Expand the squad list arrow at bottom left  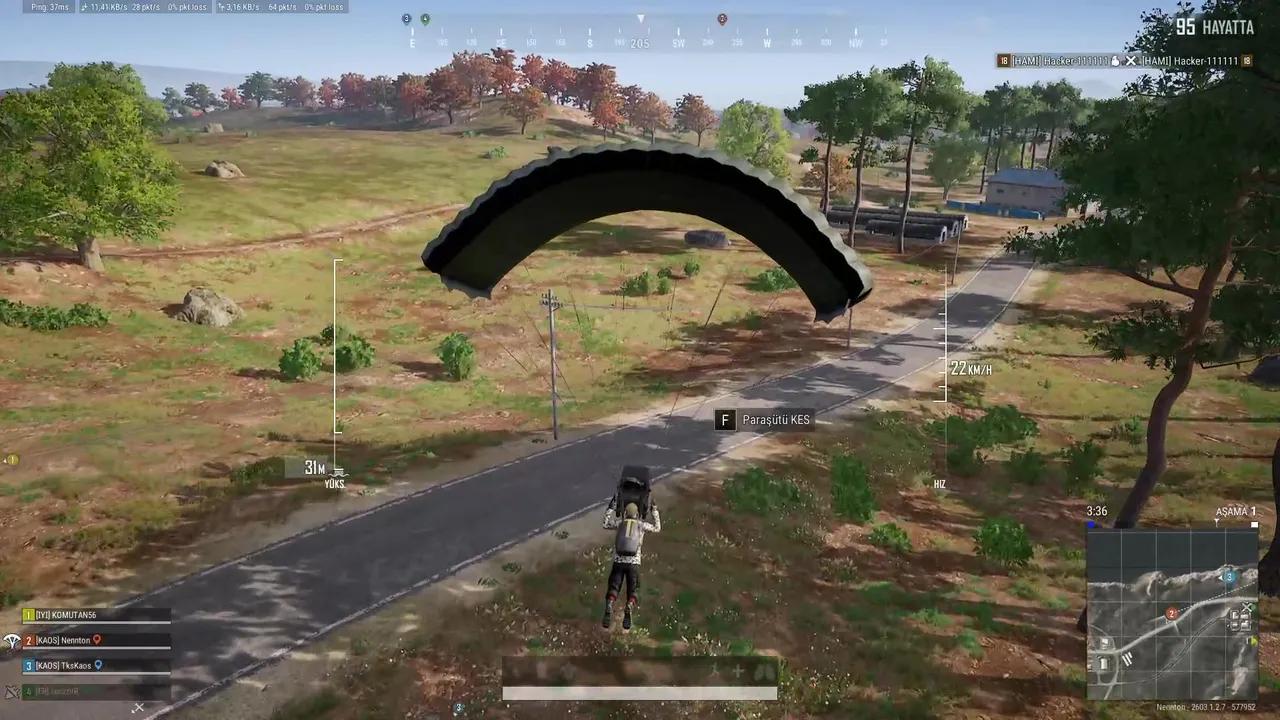click(x=138, y=708)
